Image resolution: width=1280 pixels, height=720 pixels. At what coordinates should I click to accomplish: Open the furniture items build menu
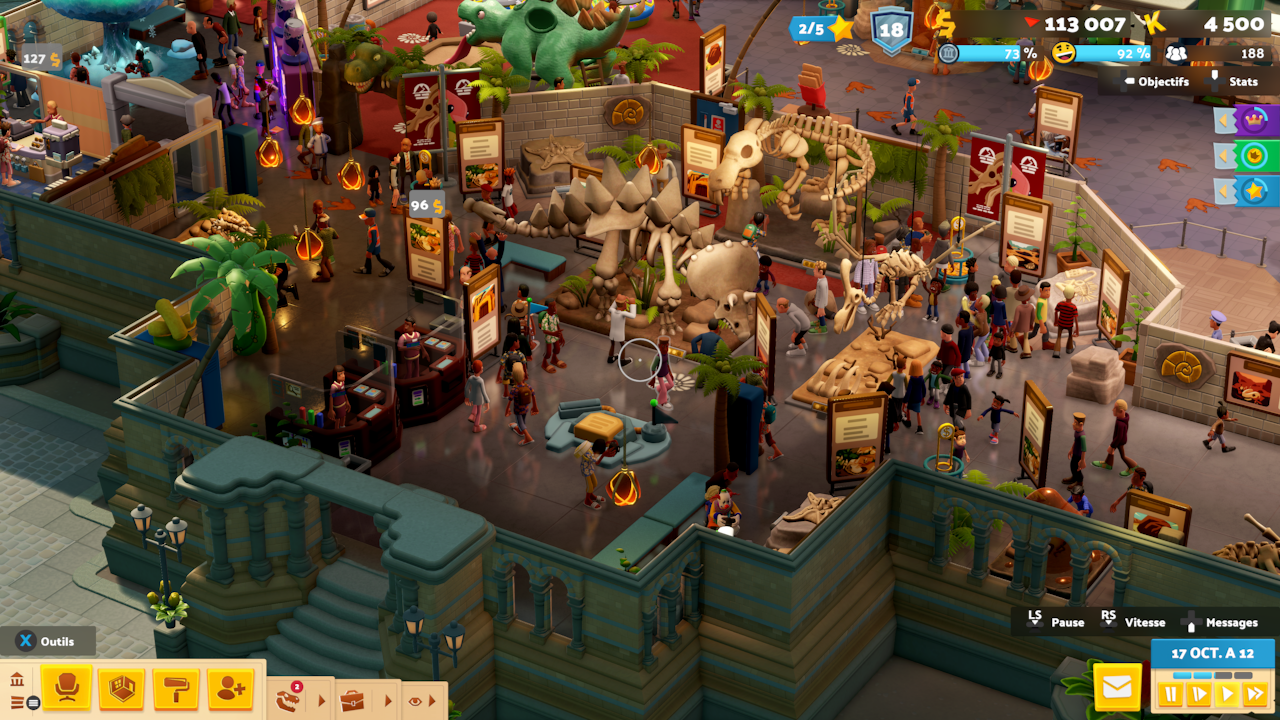point(66,688)
